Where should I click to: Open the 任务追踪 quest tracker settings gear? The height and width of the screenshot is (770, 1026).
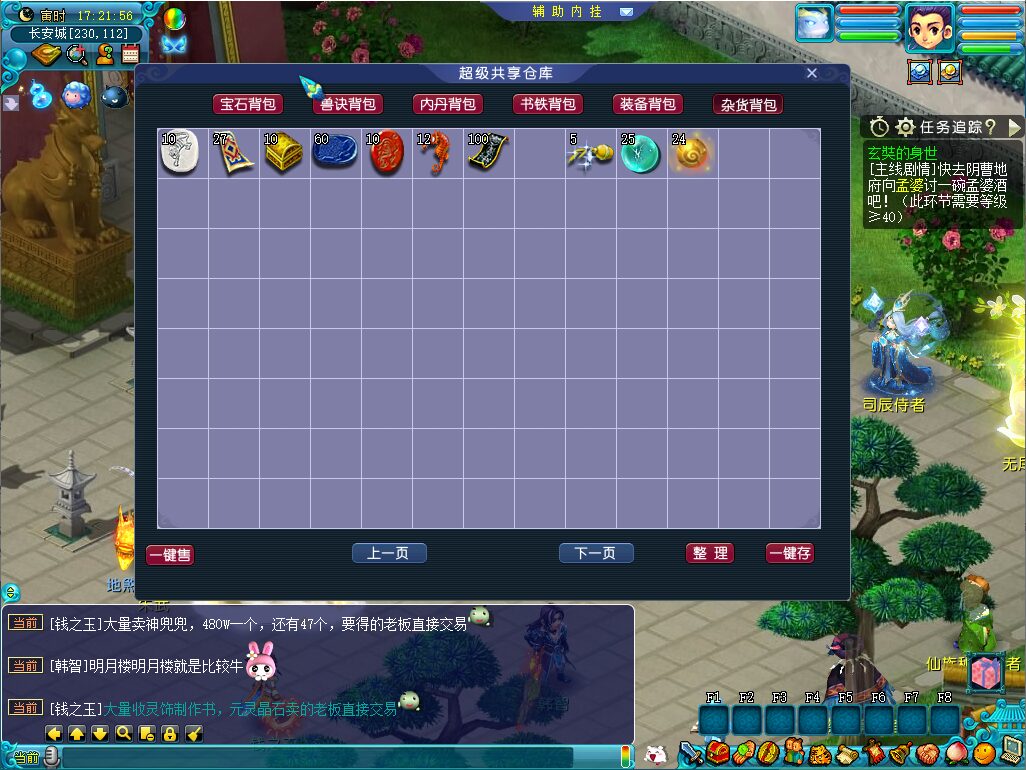(x=906, y=127)
